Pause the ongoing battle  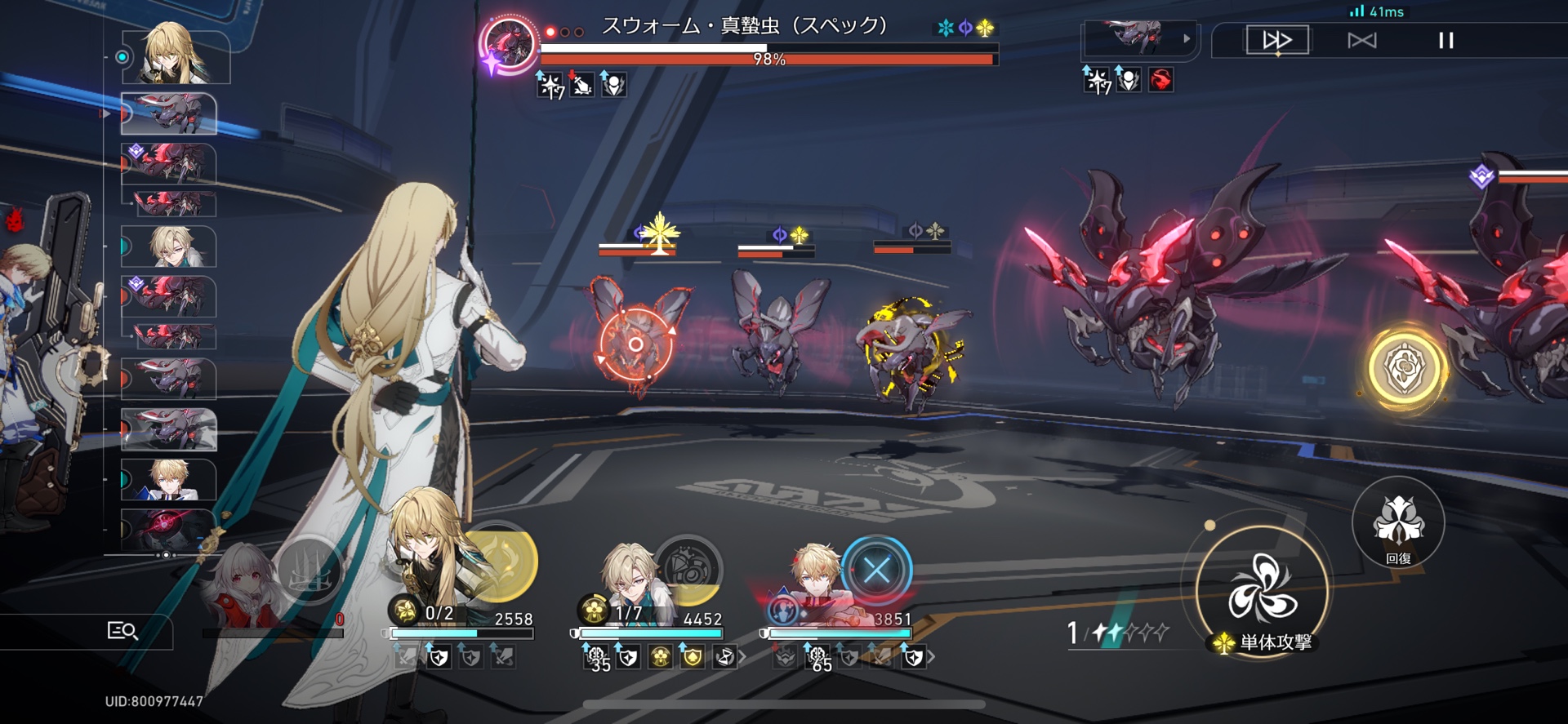pyautogui.click(x=1445, y=39)
